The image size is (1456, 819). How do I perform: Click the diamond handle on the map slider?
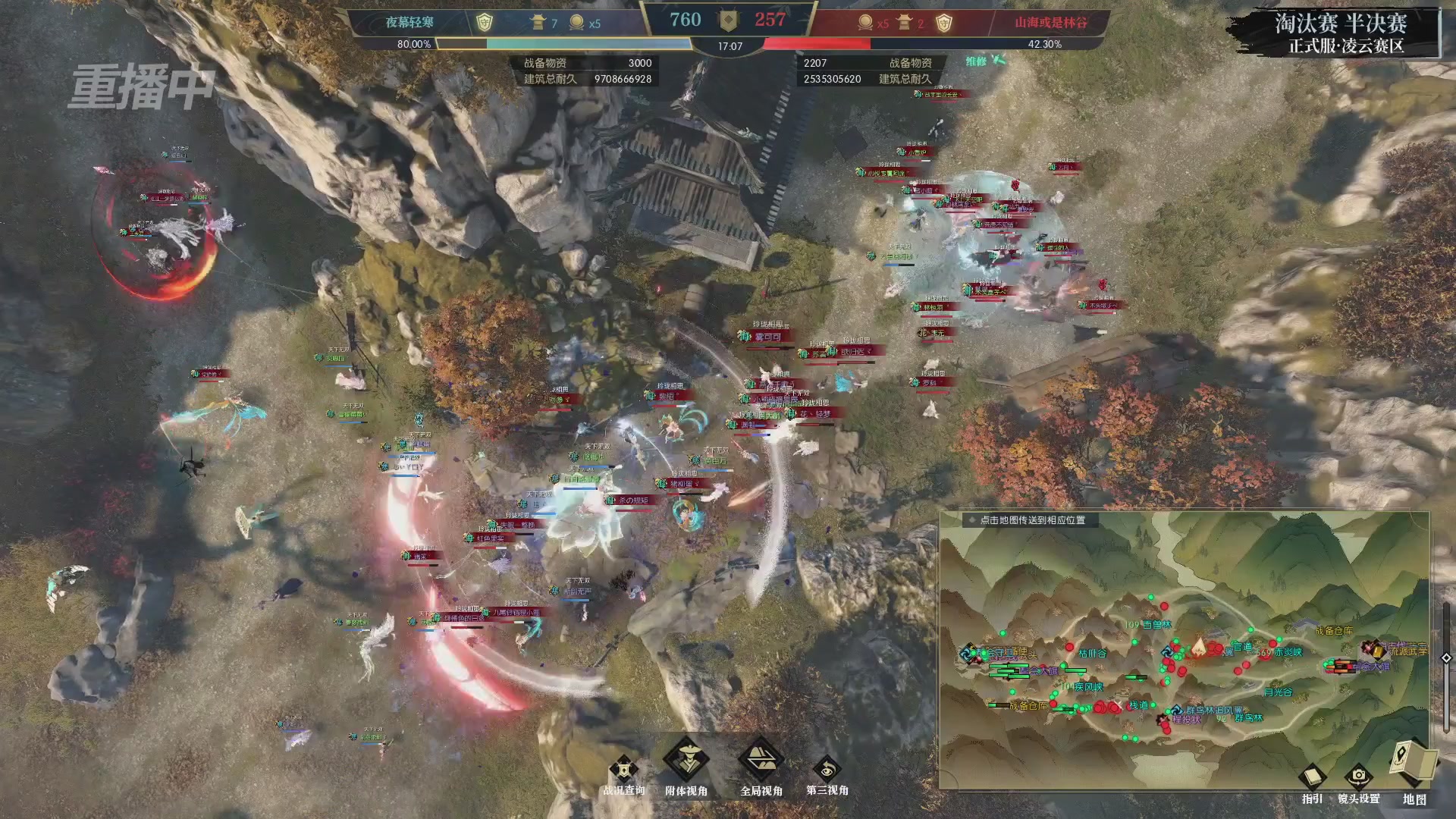click(x=1446, y=658)
